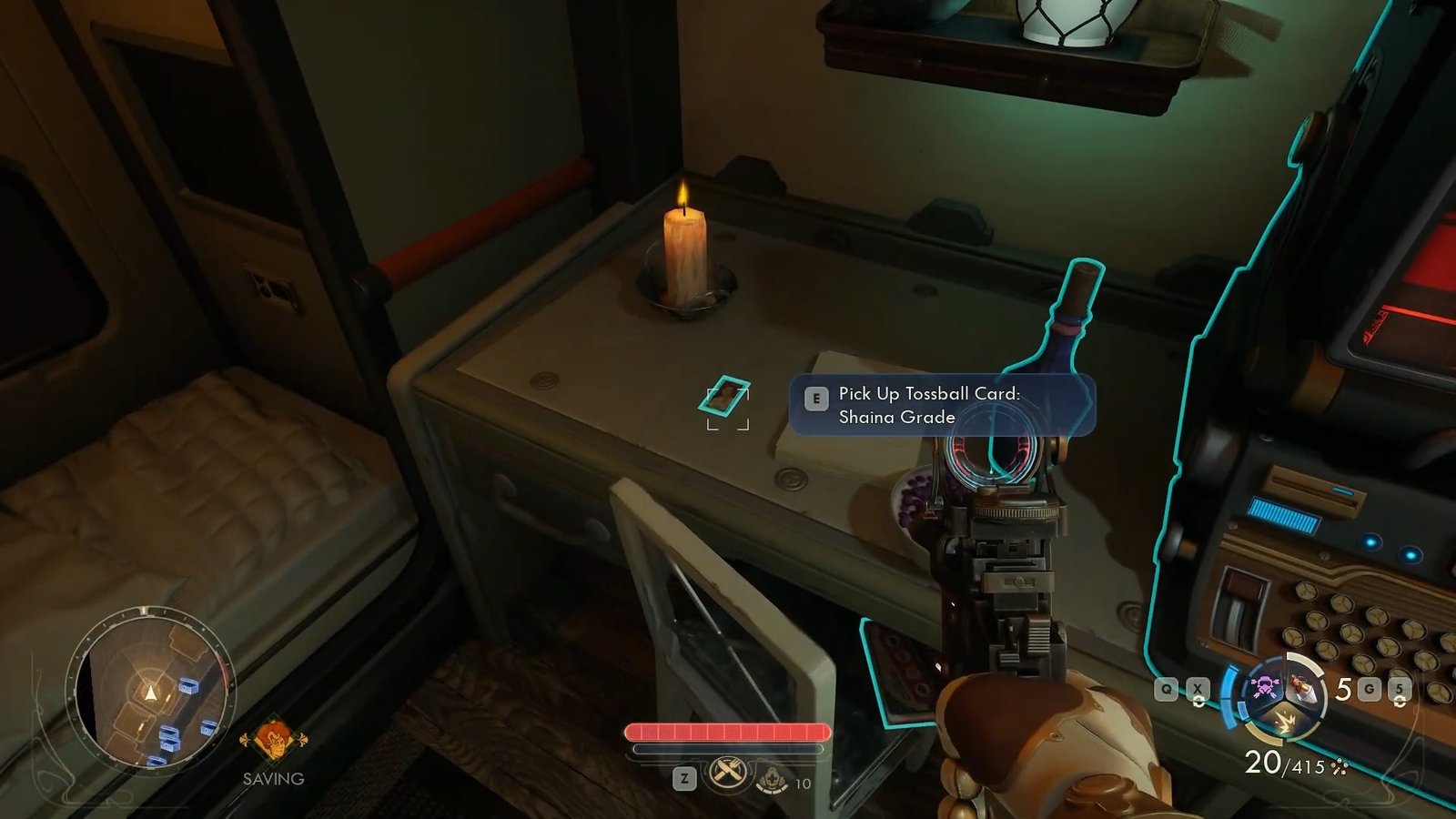Screen dimensions: 1456x819
Task: Select the crossed knife and fork consumable icon
Action: point(728,774)
